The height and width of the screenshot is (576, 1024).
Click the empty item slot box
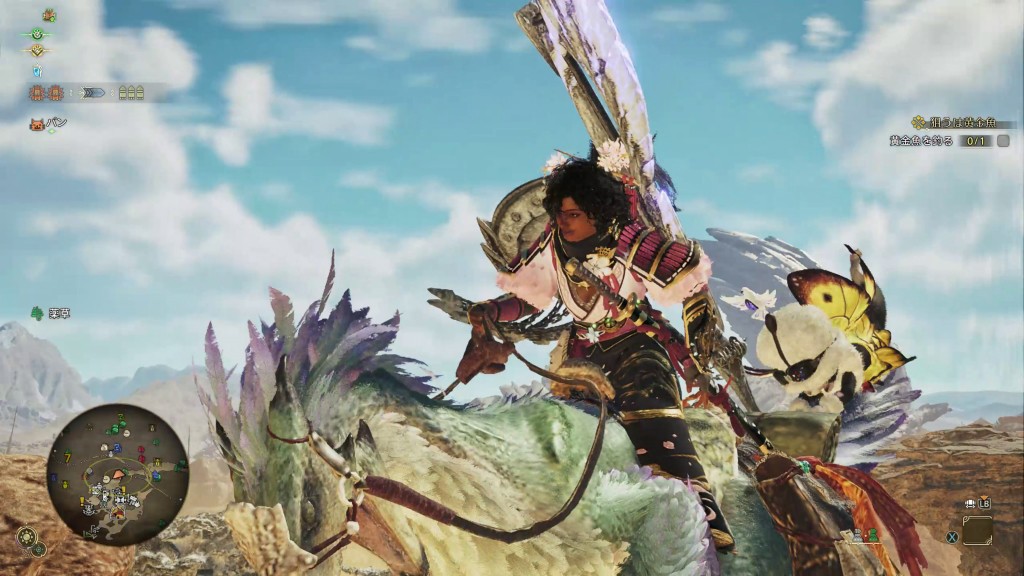977,530
